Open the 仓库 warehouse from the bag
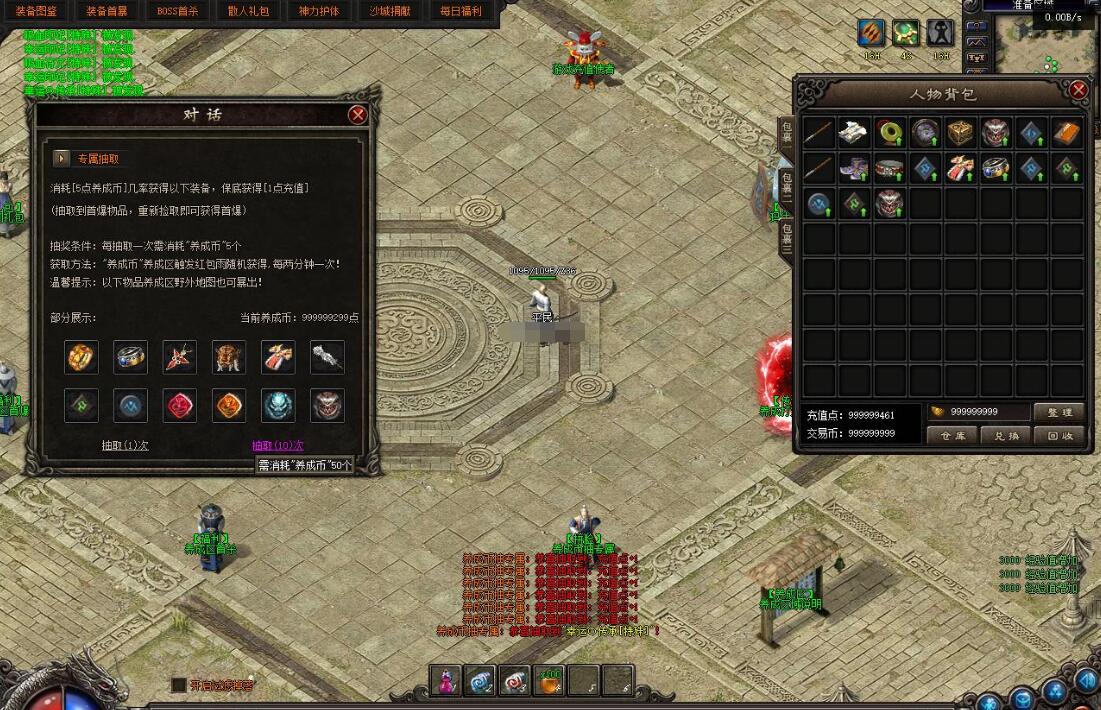Screen dimensions: 1101x710 point(951,436)
